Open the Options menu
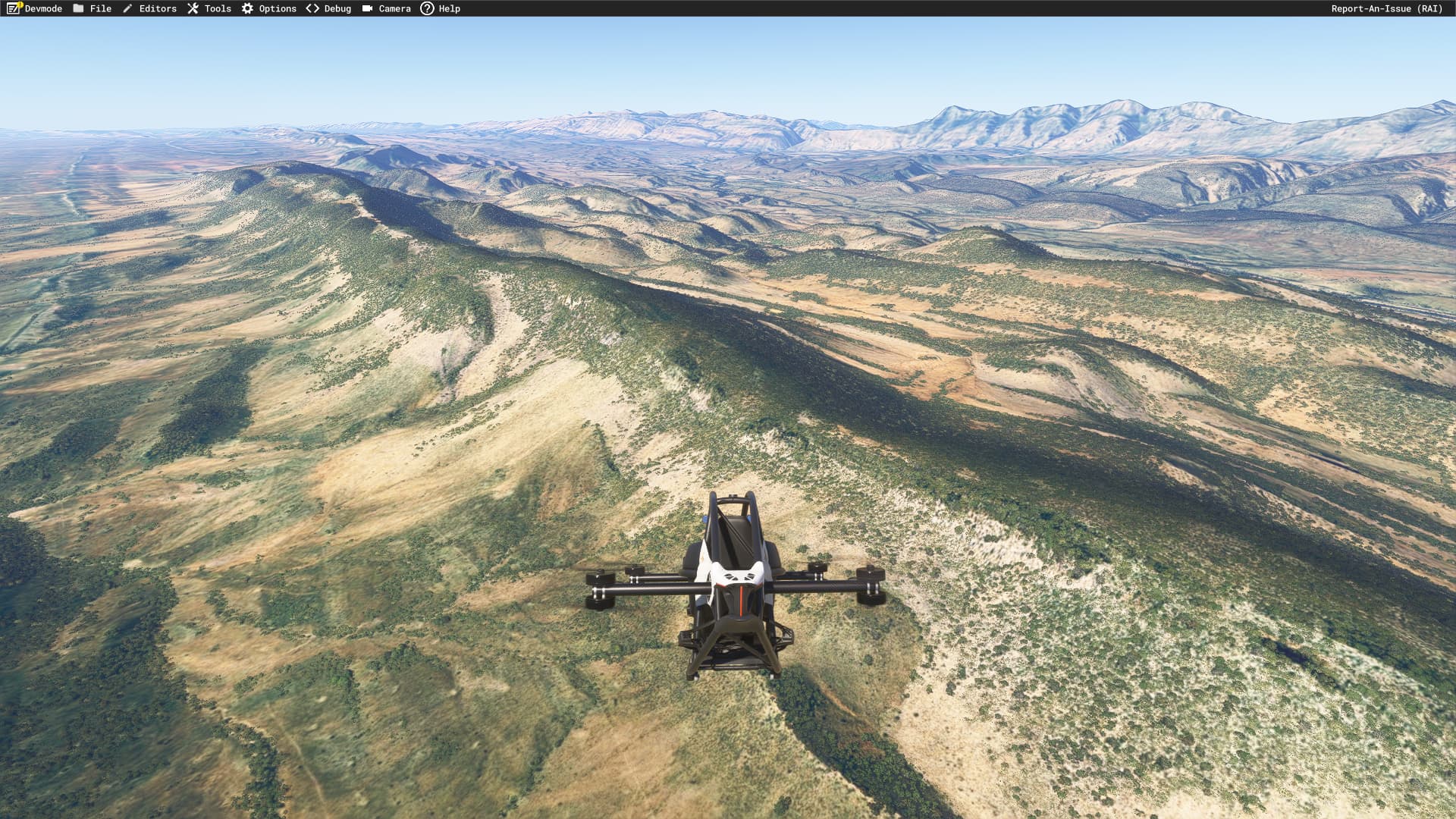 (x=269, y=8)
